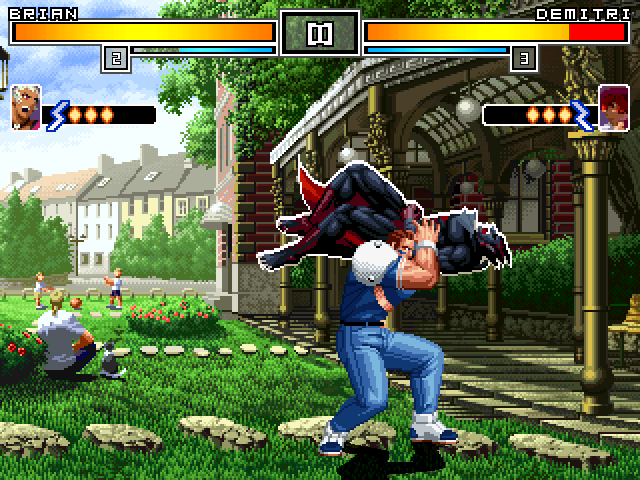Click Brian's character portrait

[x=26, y=108]
